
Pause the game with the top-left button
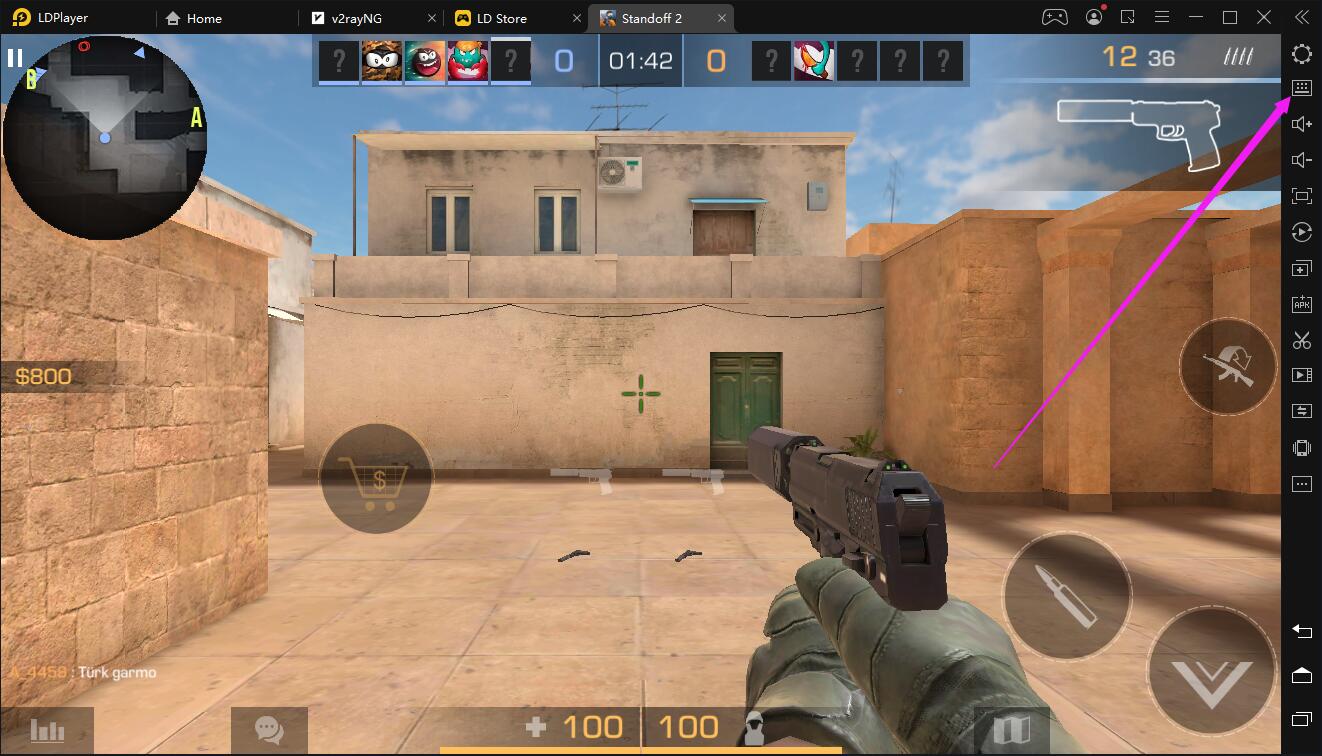point(16,57)
